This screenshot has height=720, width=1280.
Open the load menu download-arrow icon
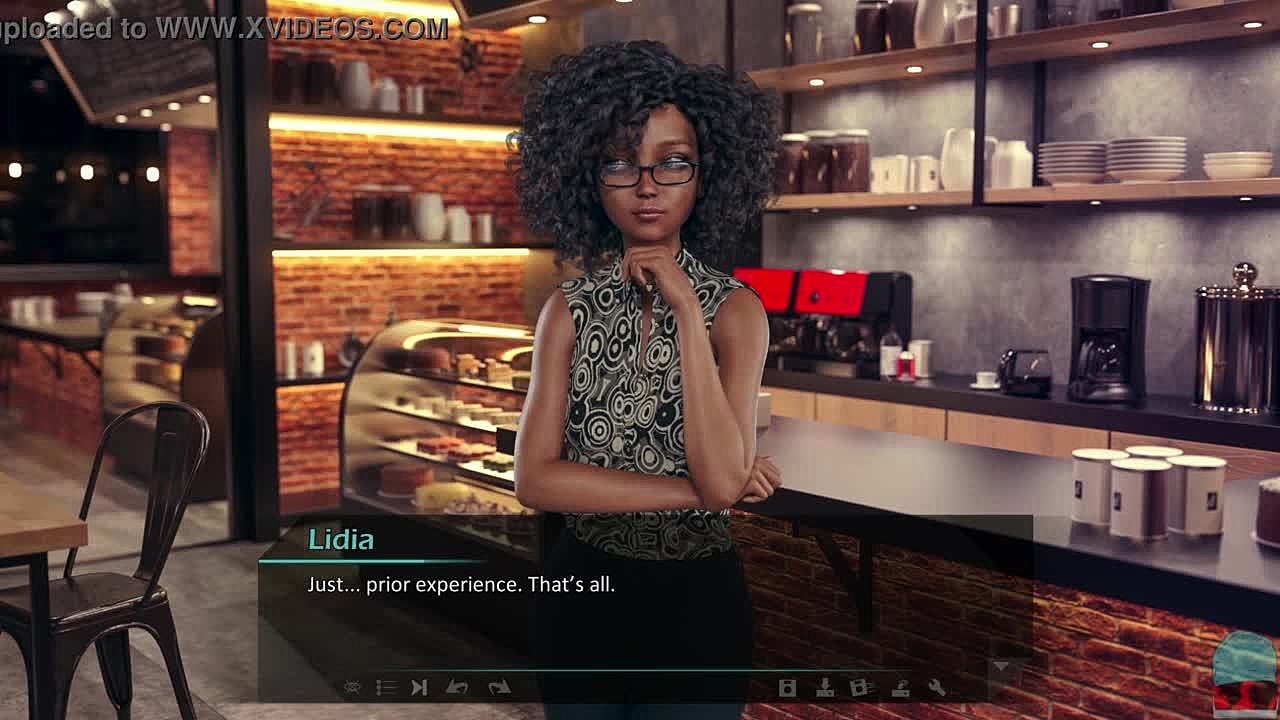[825, 687]
